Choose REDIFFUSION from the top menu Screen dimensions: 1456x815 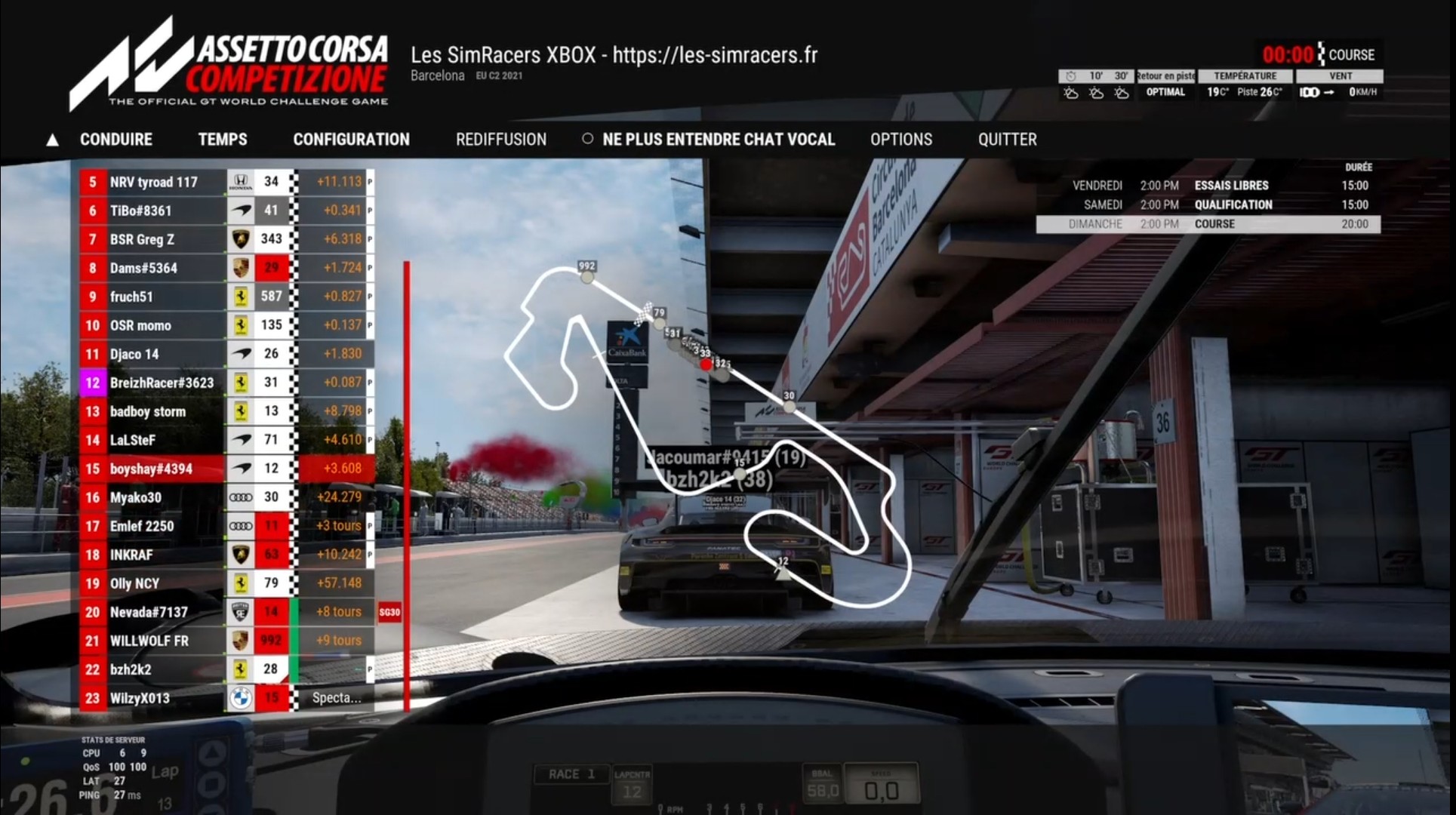pyautogui.click(x=500, y=140)
